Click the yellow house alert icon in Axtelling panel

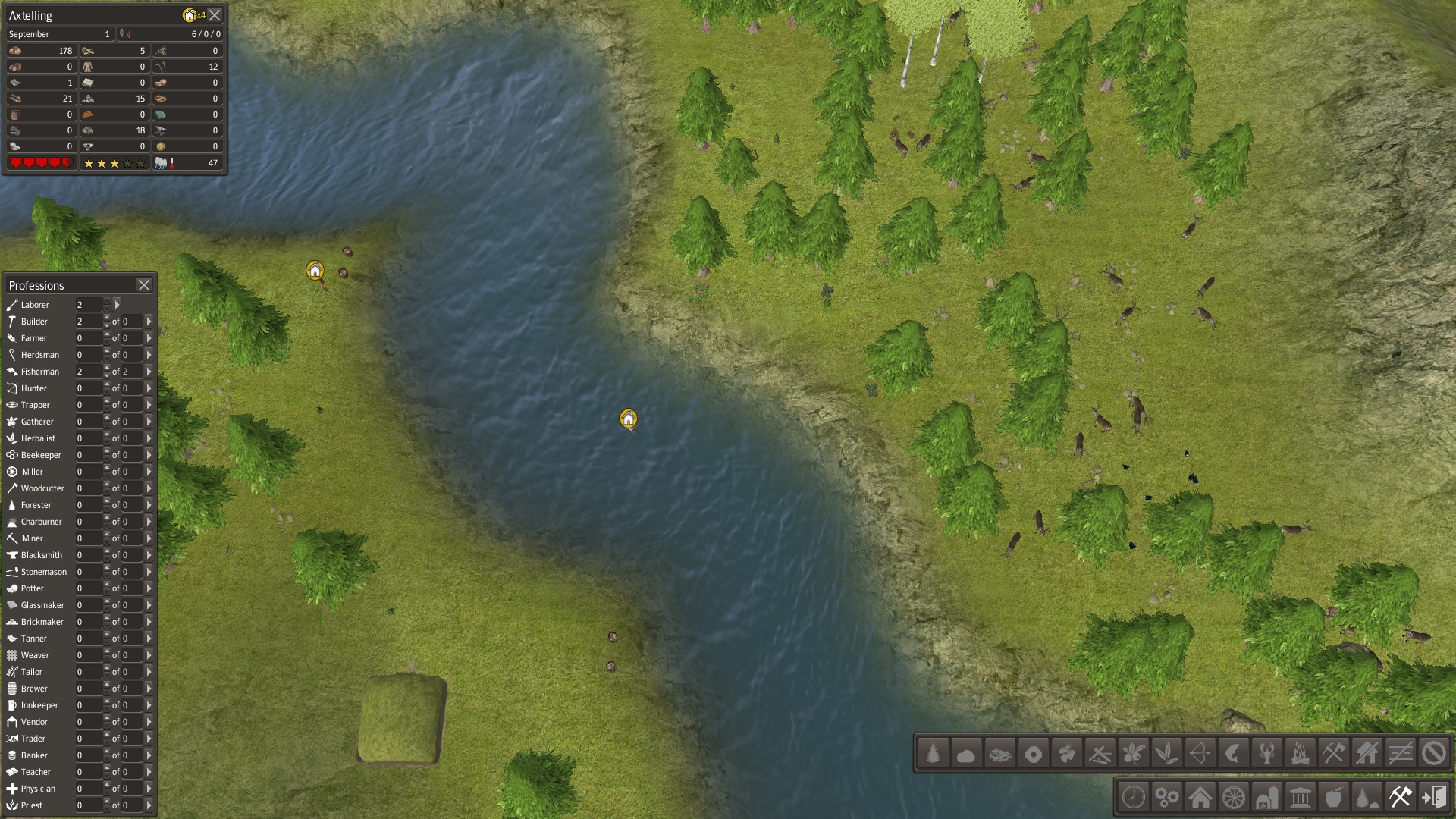point(190,15)
